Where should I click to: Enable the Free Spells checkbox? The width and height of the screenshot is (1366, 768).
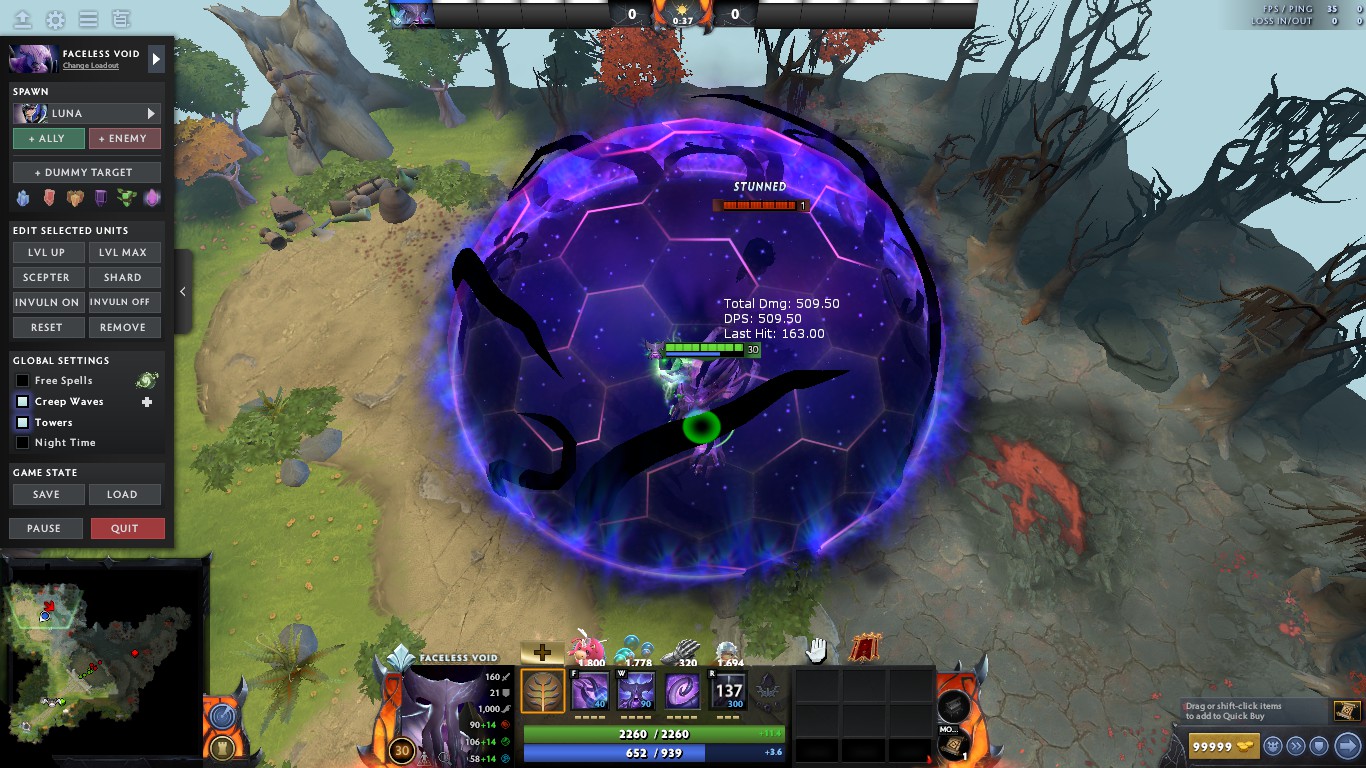(x=21, y=380)
